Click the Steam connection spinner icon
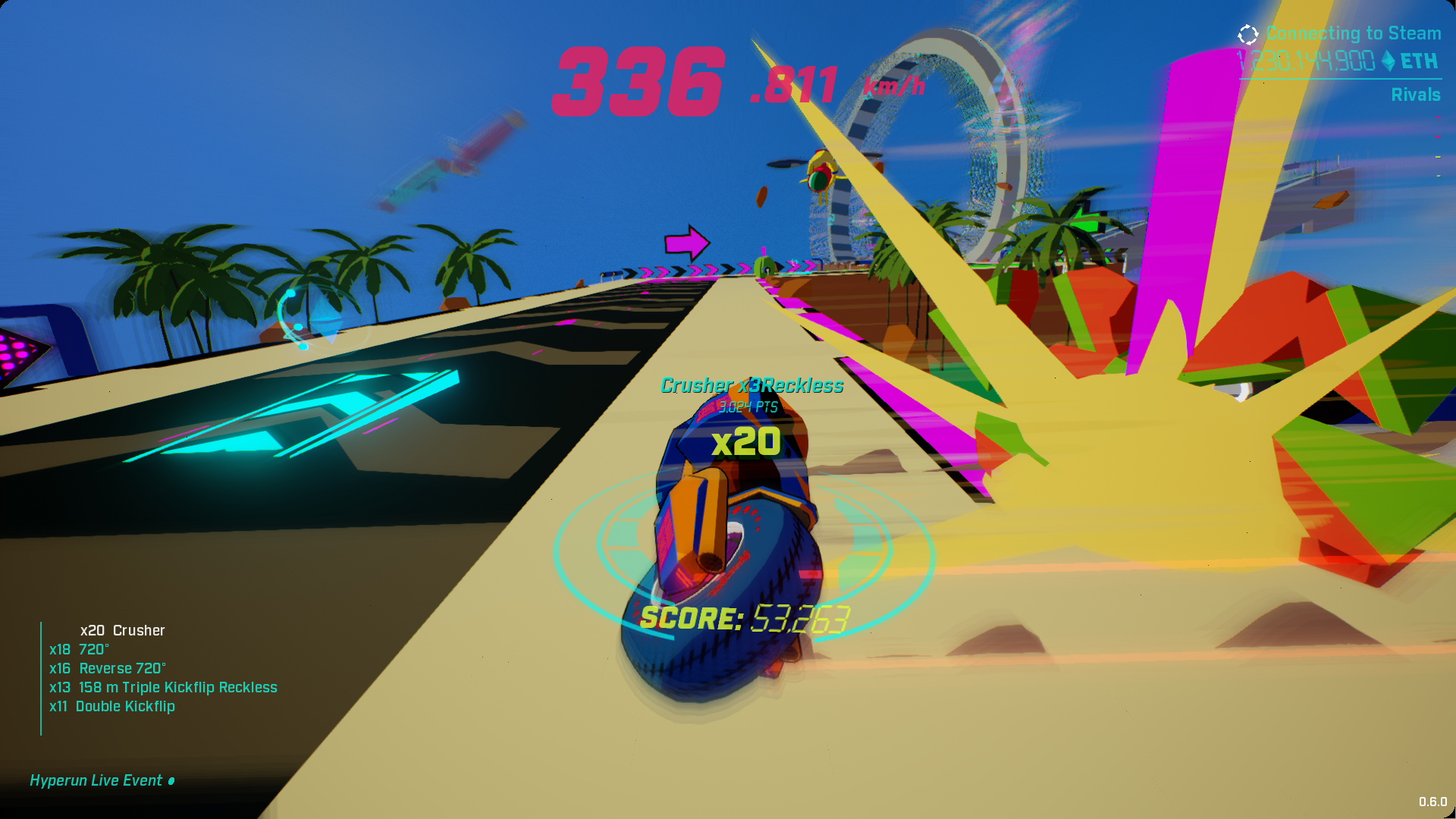 [x=1246, y=33]
